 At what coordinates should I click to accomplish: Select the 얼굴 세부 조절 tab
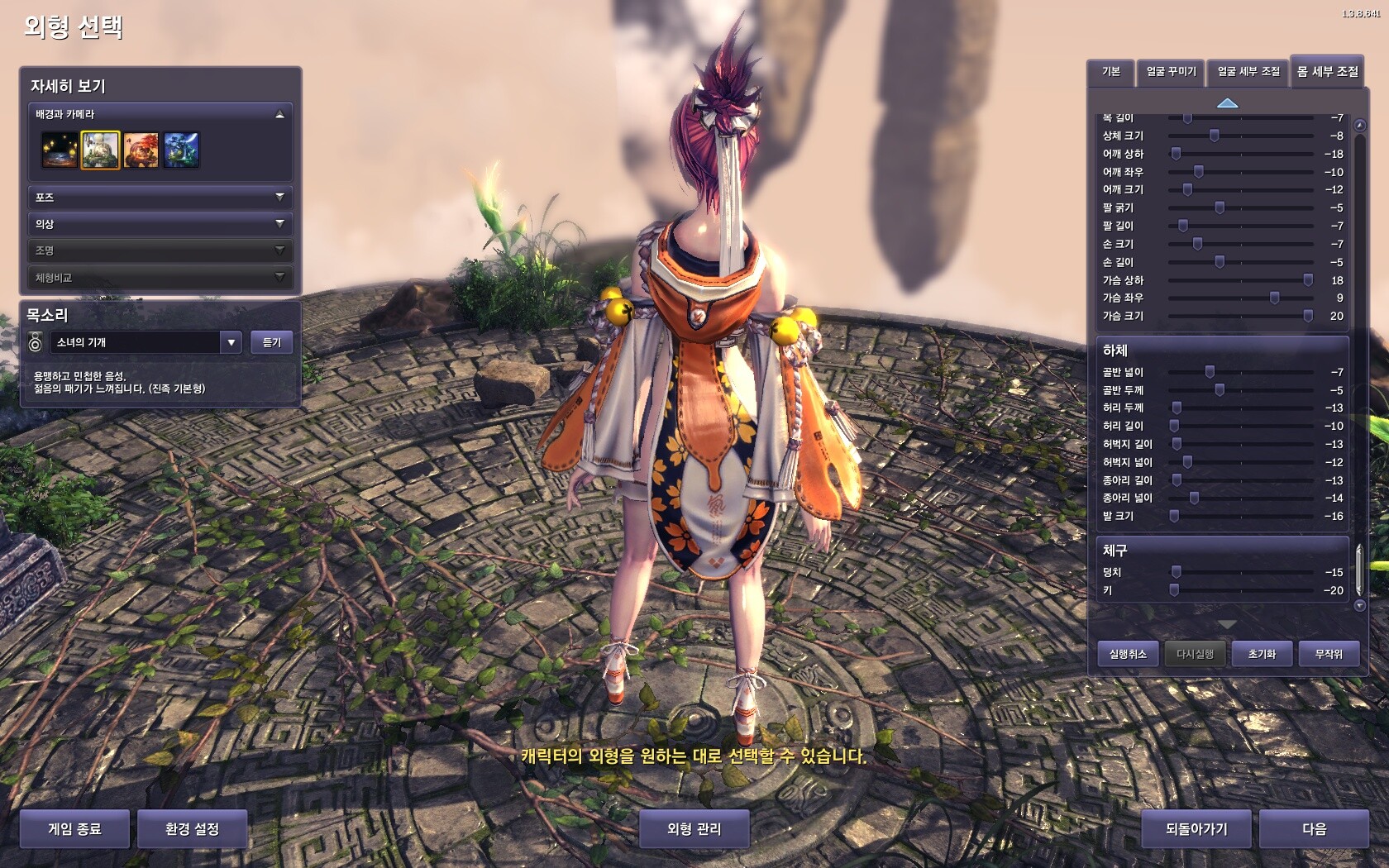tap(1248, 72)
